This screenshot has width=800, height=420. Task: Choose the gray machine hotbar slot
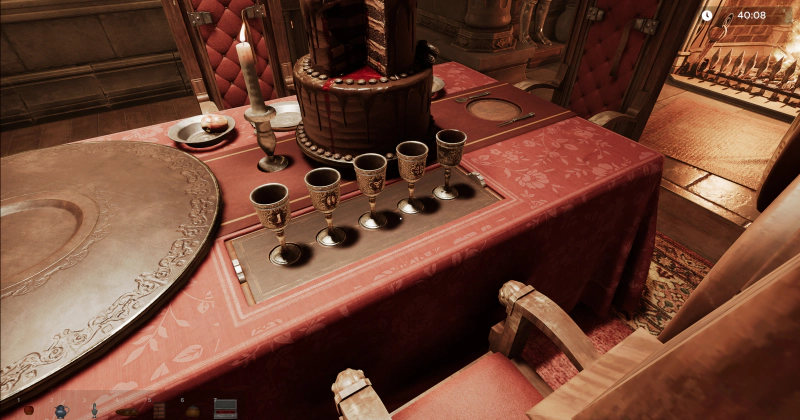(225, 408)
